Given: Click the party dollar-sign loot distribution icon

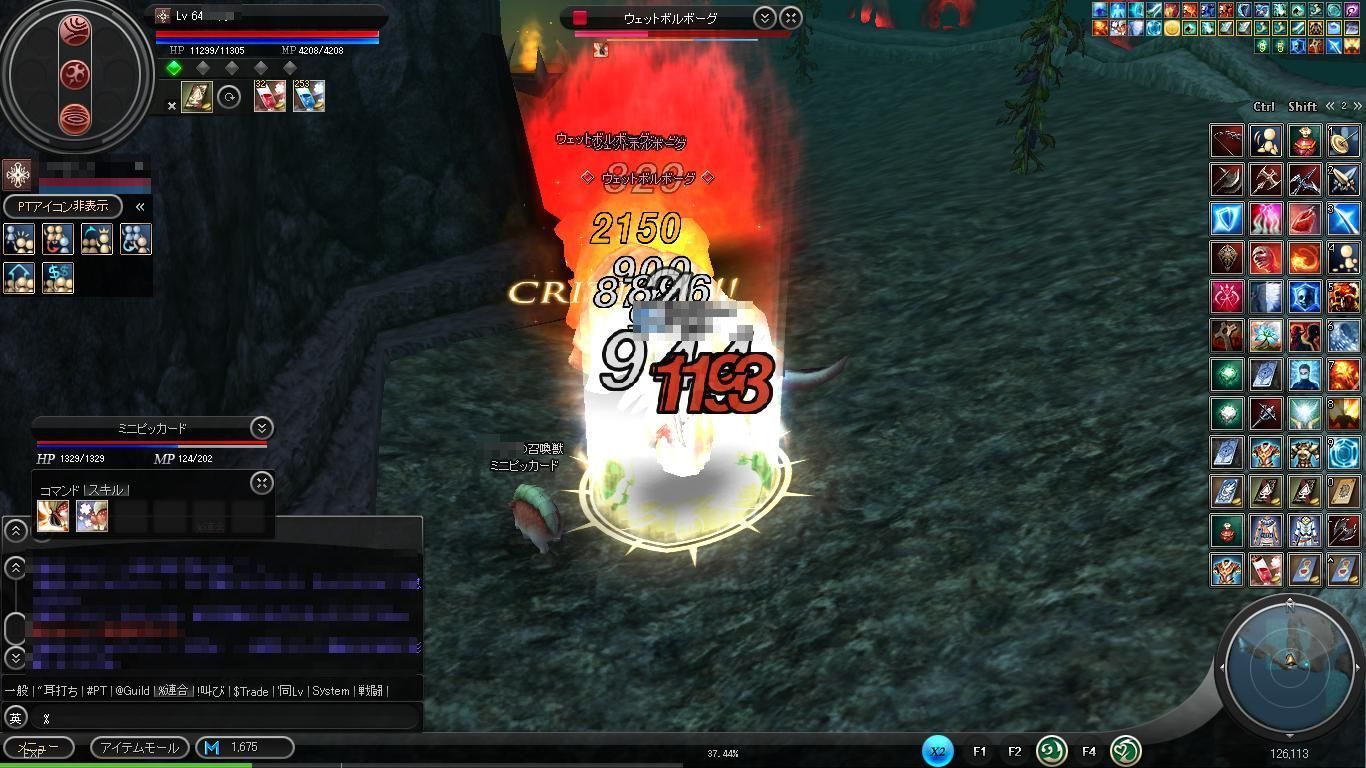Looking at the screenshot, I should [58, 278].
